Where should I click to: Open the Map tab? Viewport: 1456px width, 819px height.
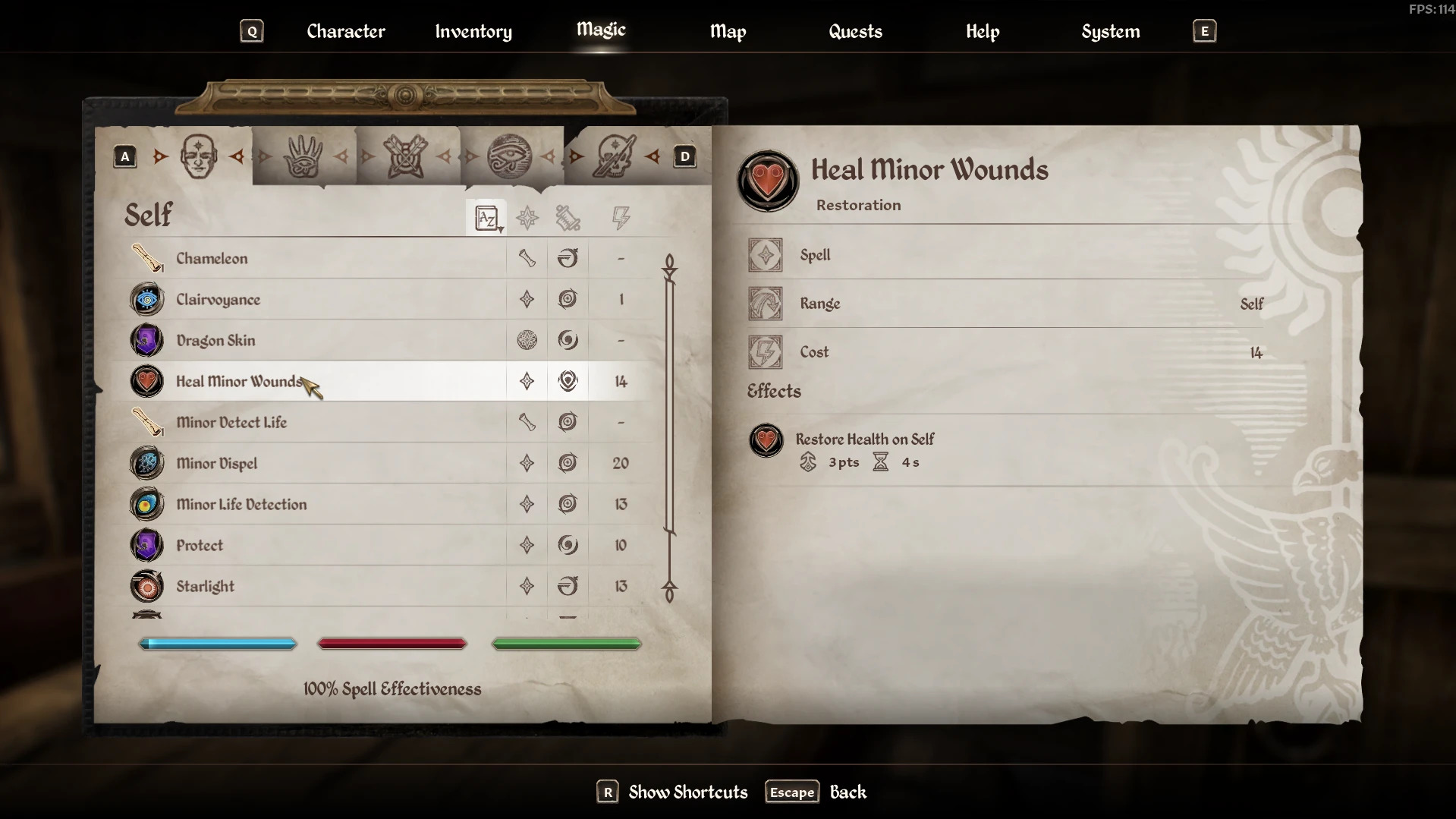[728, 31]
